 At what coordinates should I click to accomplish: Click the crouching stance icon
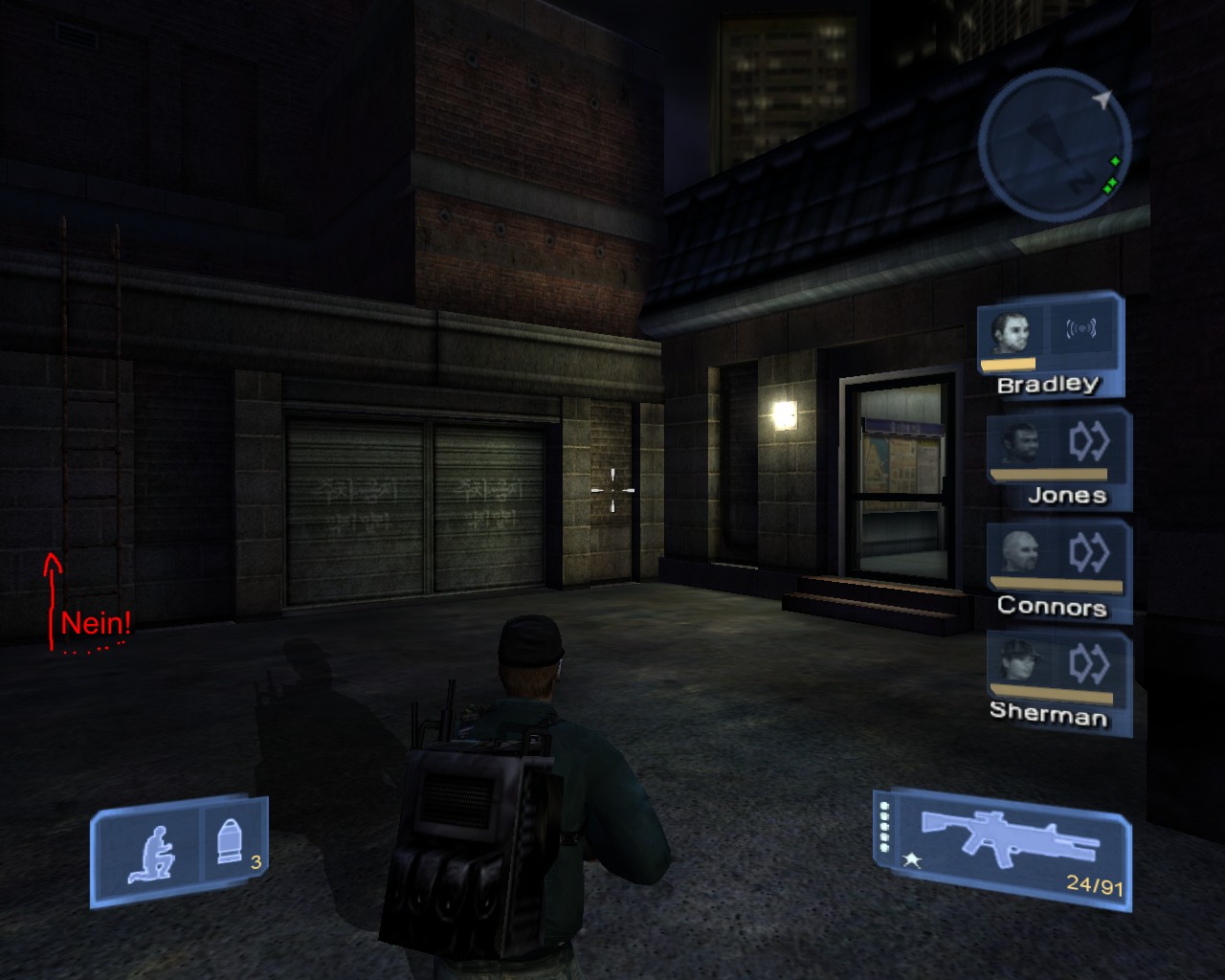(x=153, y=853)
